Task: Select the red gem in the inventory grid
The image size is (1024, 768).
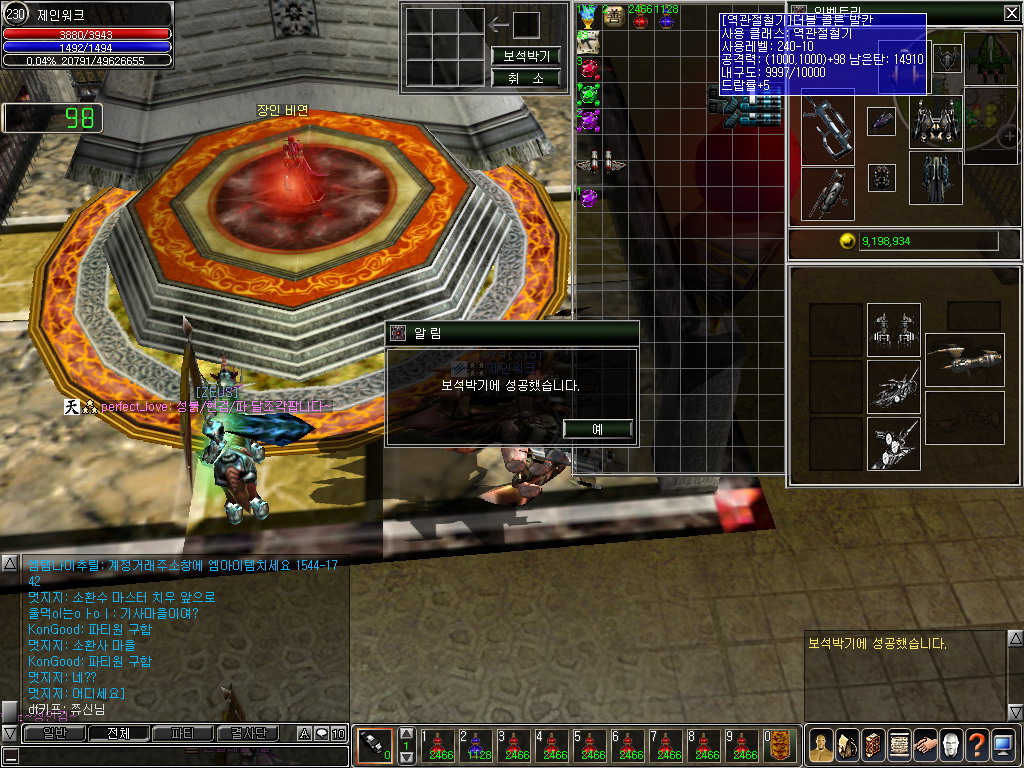Action: 589,68
